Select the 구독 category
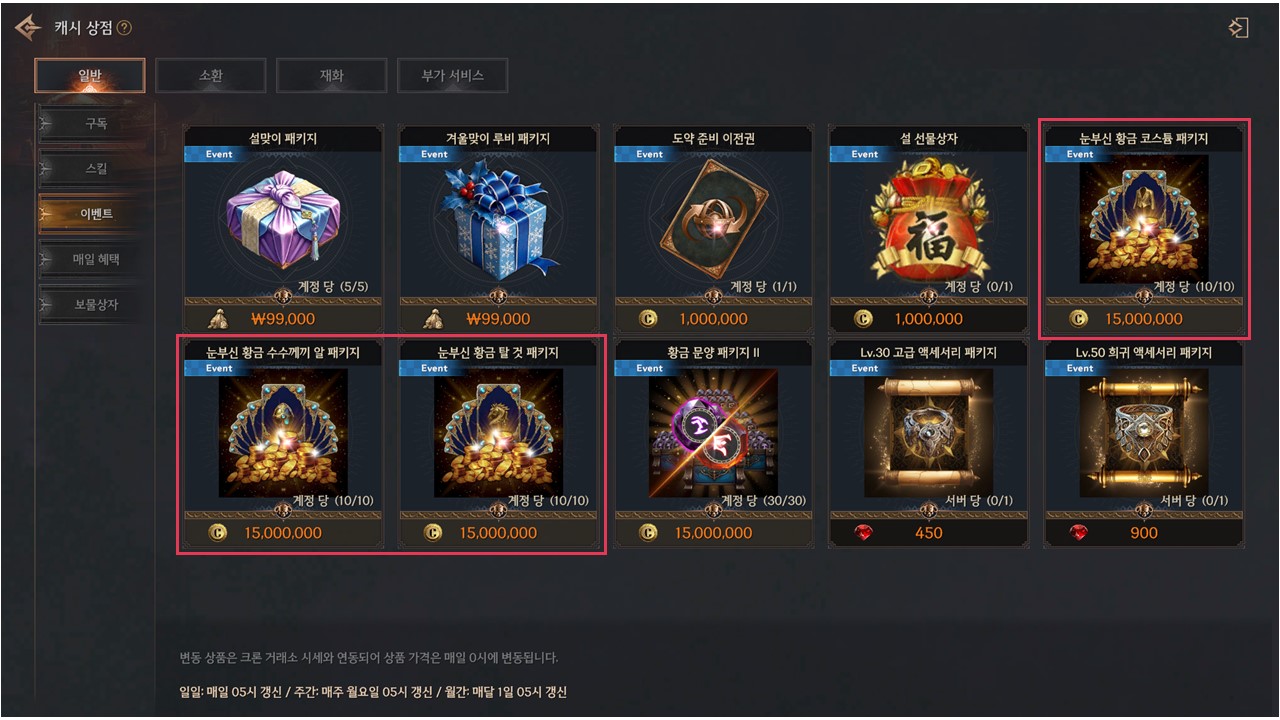1280x720 pixels. [96, 124]
